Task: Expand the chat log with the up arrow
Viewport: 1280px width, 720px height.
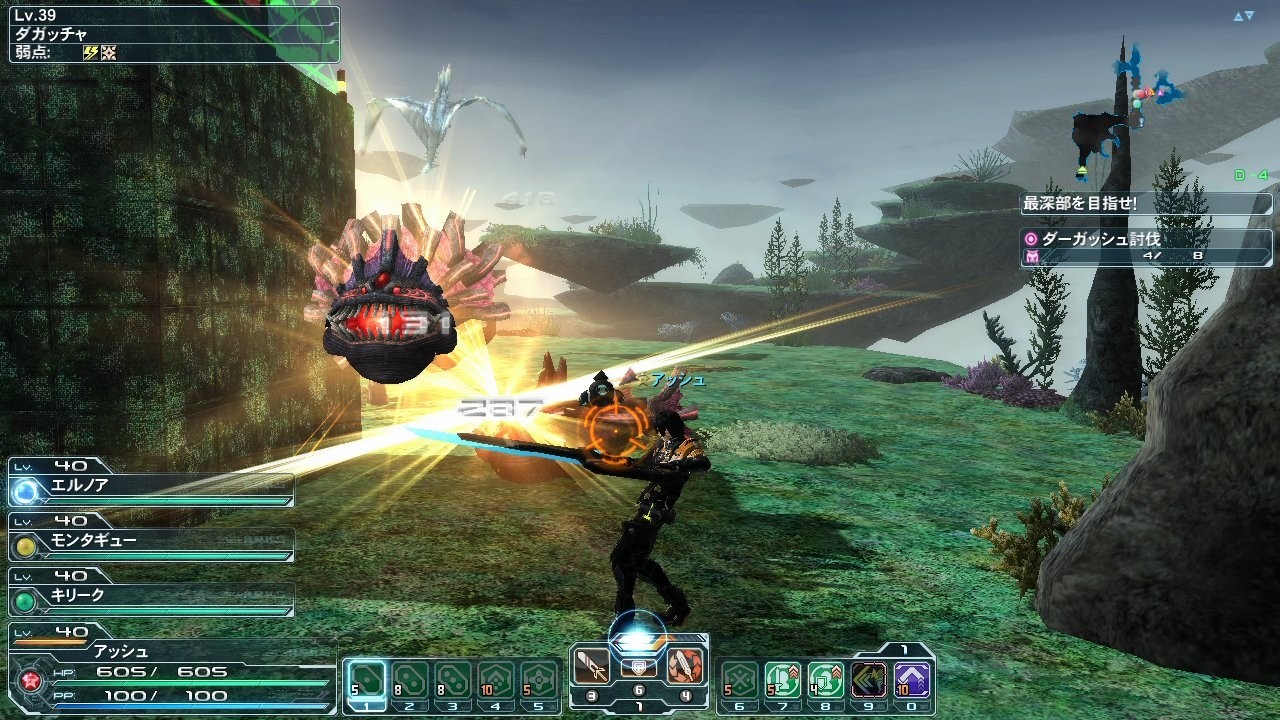Action: tap(1238, 13)
